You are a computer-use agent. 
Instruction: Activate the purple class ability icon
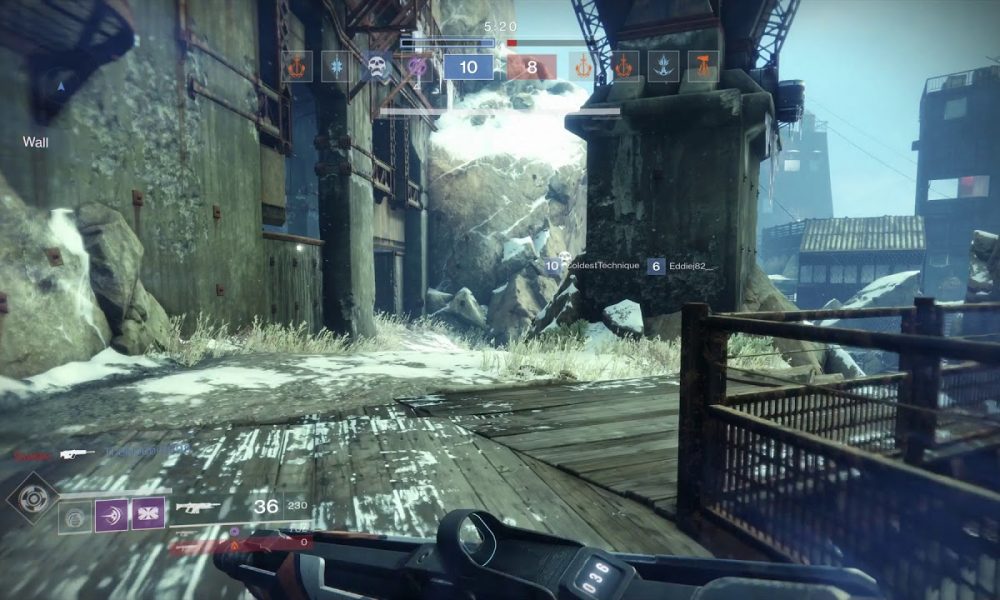(x=149, y=514)
